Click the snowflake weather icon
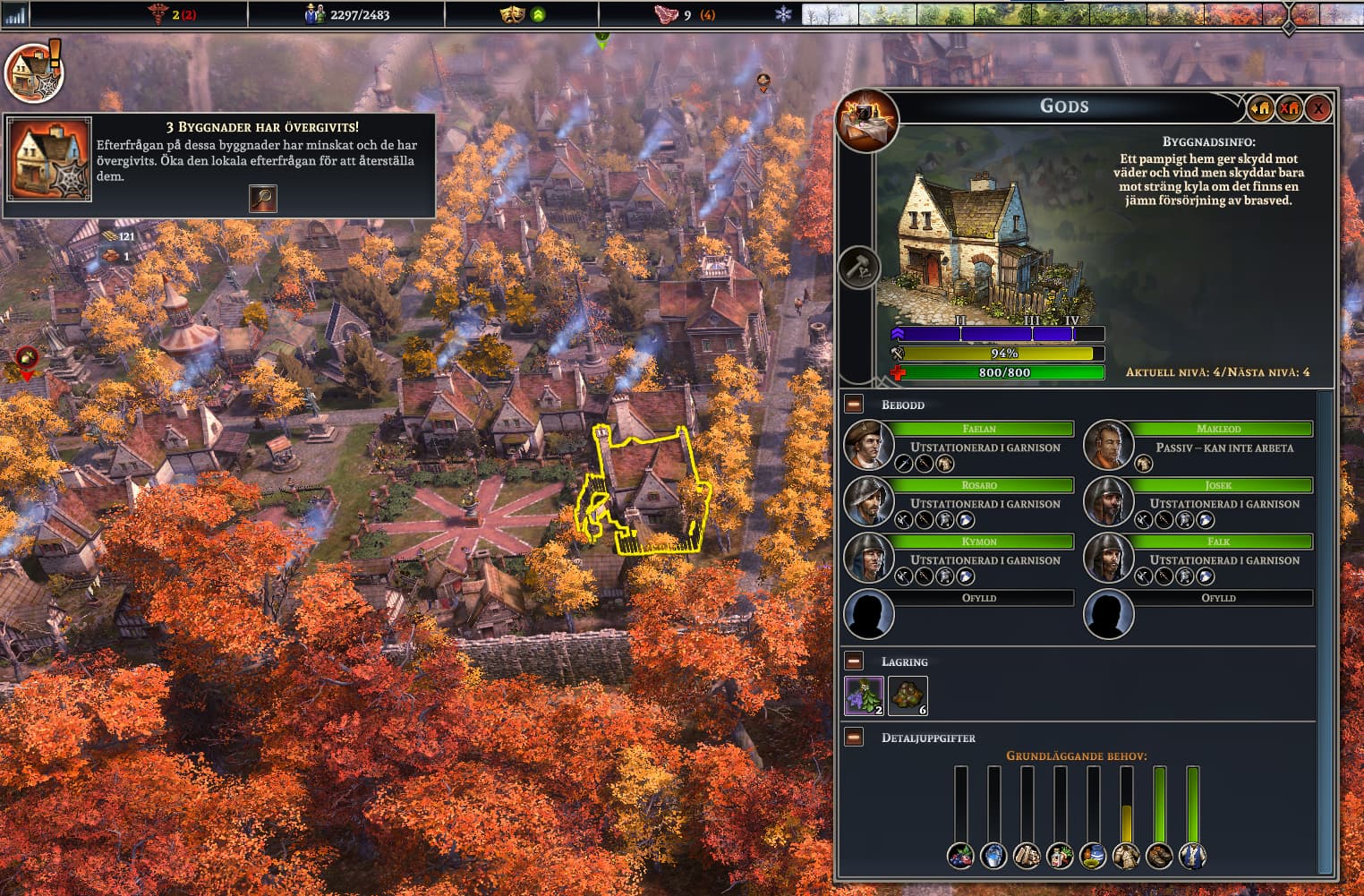Screen dimensions: 1364x896 [783, 14]
